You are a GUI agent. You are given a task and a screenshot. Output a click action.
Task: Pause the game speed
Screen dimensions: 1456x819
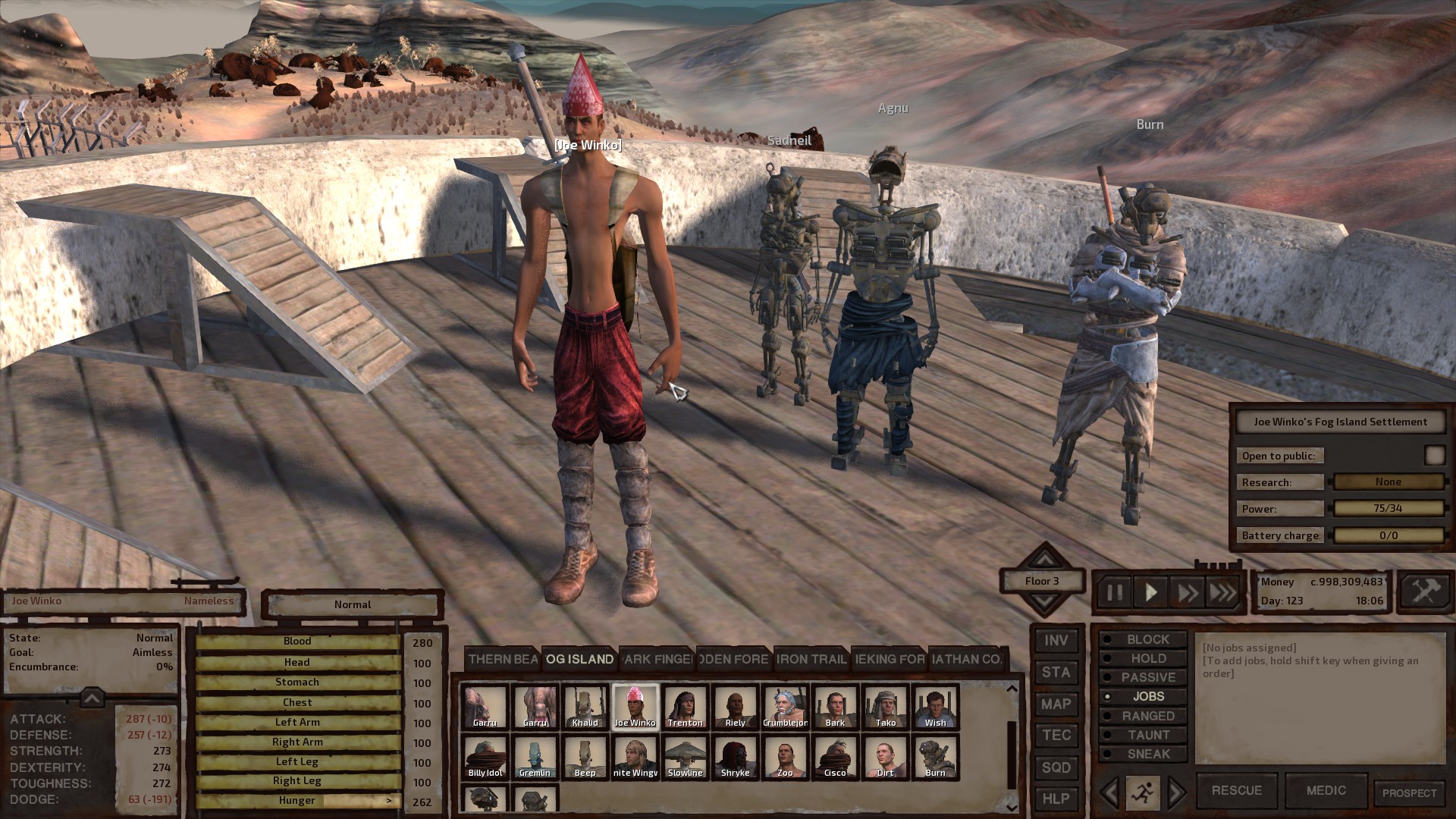1114,592
